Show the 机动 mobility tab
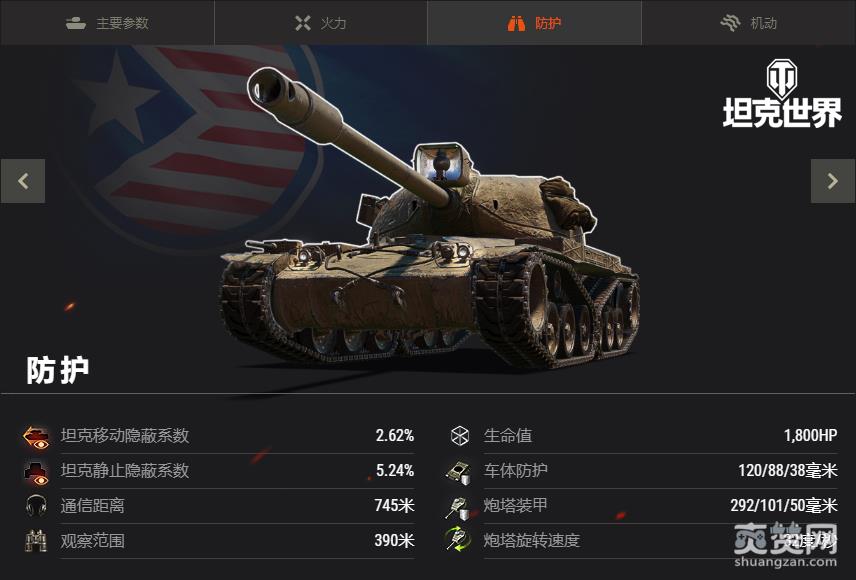Viewport: 856px width, 580px height. point(748,23)
